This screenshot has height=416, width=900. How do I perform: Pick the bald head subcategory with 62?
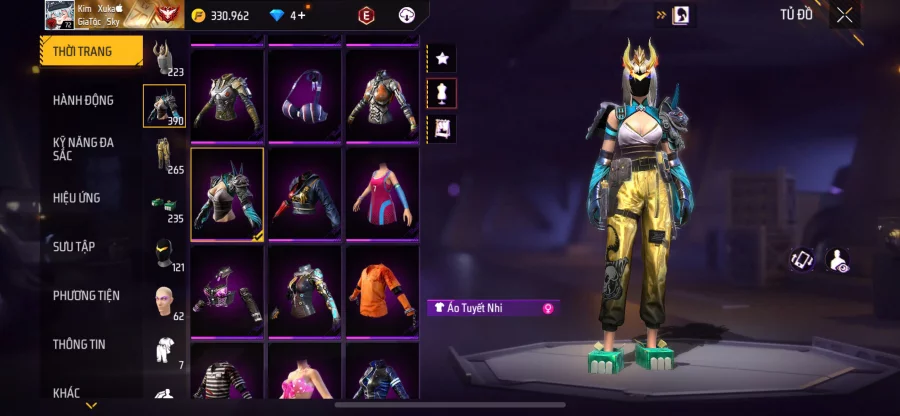coord(164,301)
